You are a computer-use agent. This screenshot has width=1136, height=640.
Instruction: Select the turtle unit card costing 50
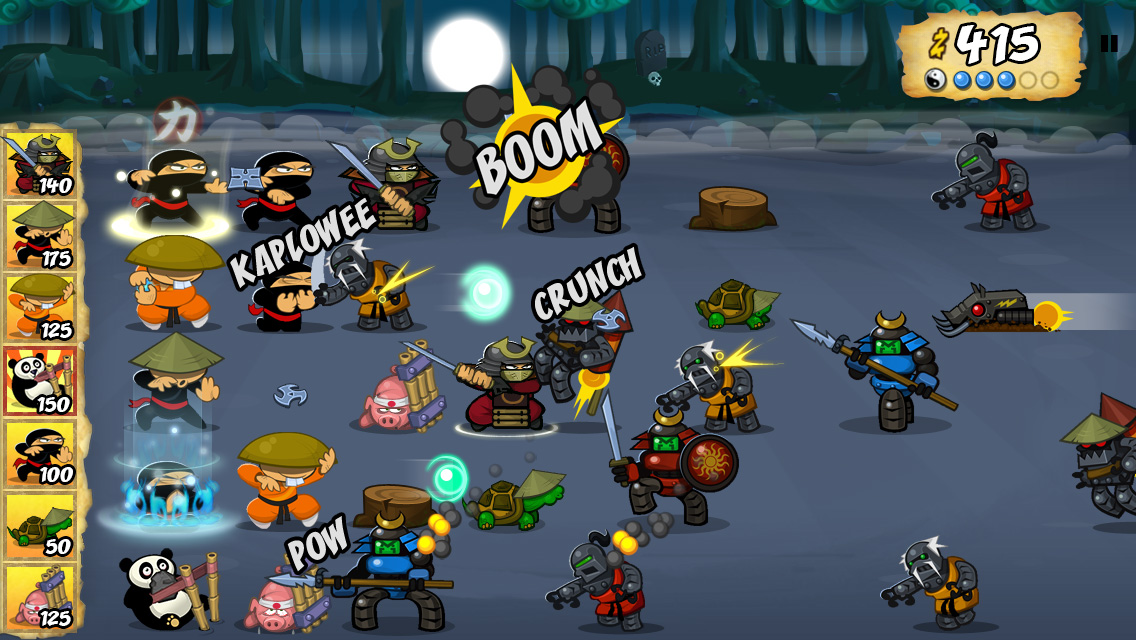tap(40, 526)
